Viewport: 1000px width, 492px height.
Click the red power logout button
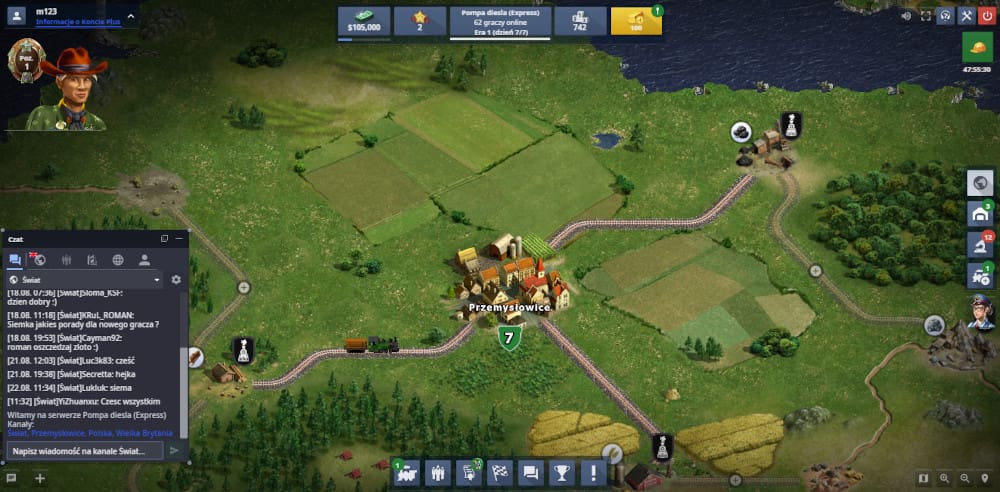tap(987, 16)
